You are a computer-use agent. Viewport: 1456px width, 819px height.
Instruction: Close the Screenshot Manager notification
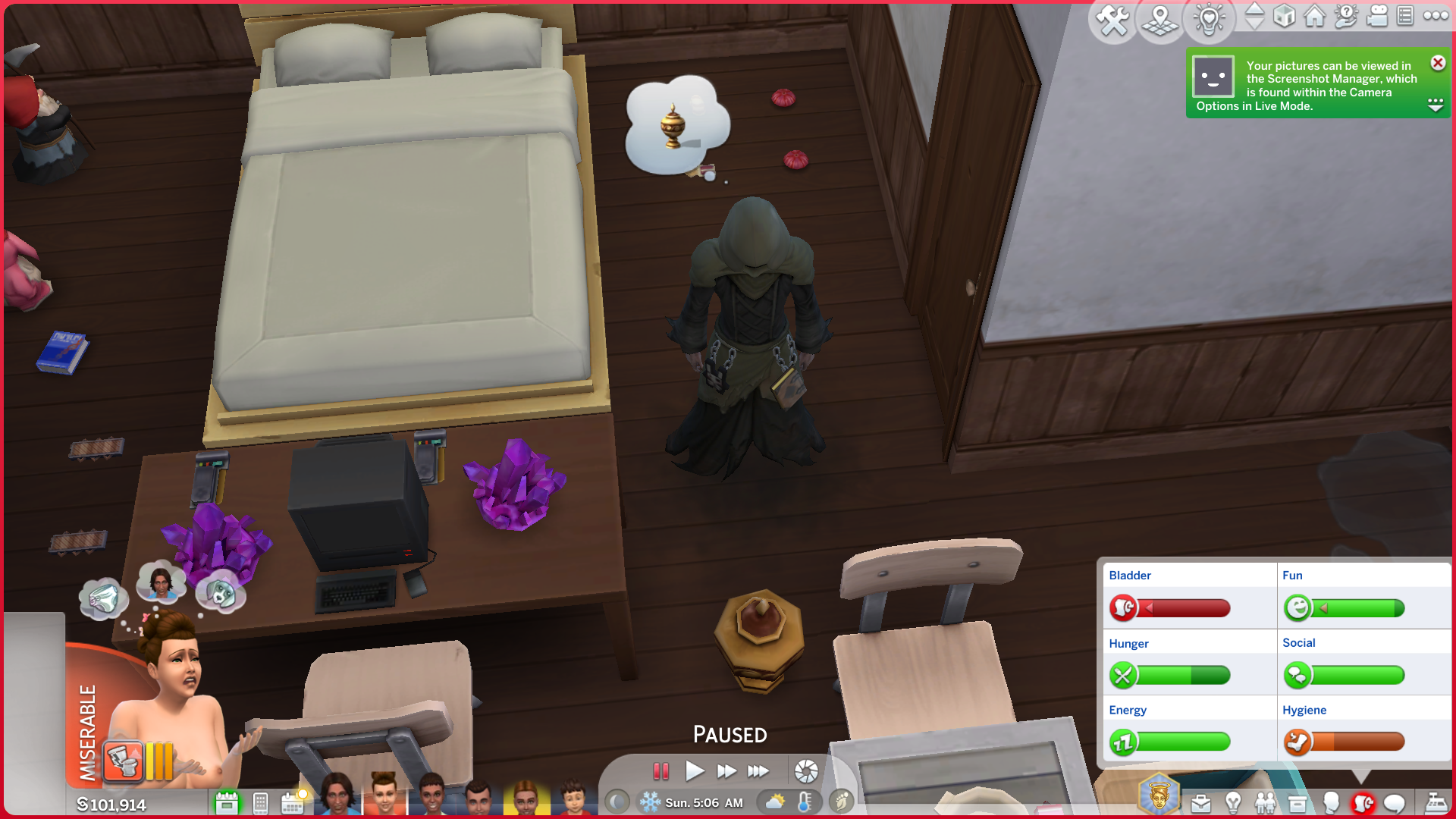click(x=1438, y=63)
